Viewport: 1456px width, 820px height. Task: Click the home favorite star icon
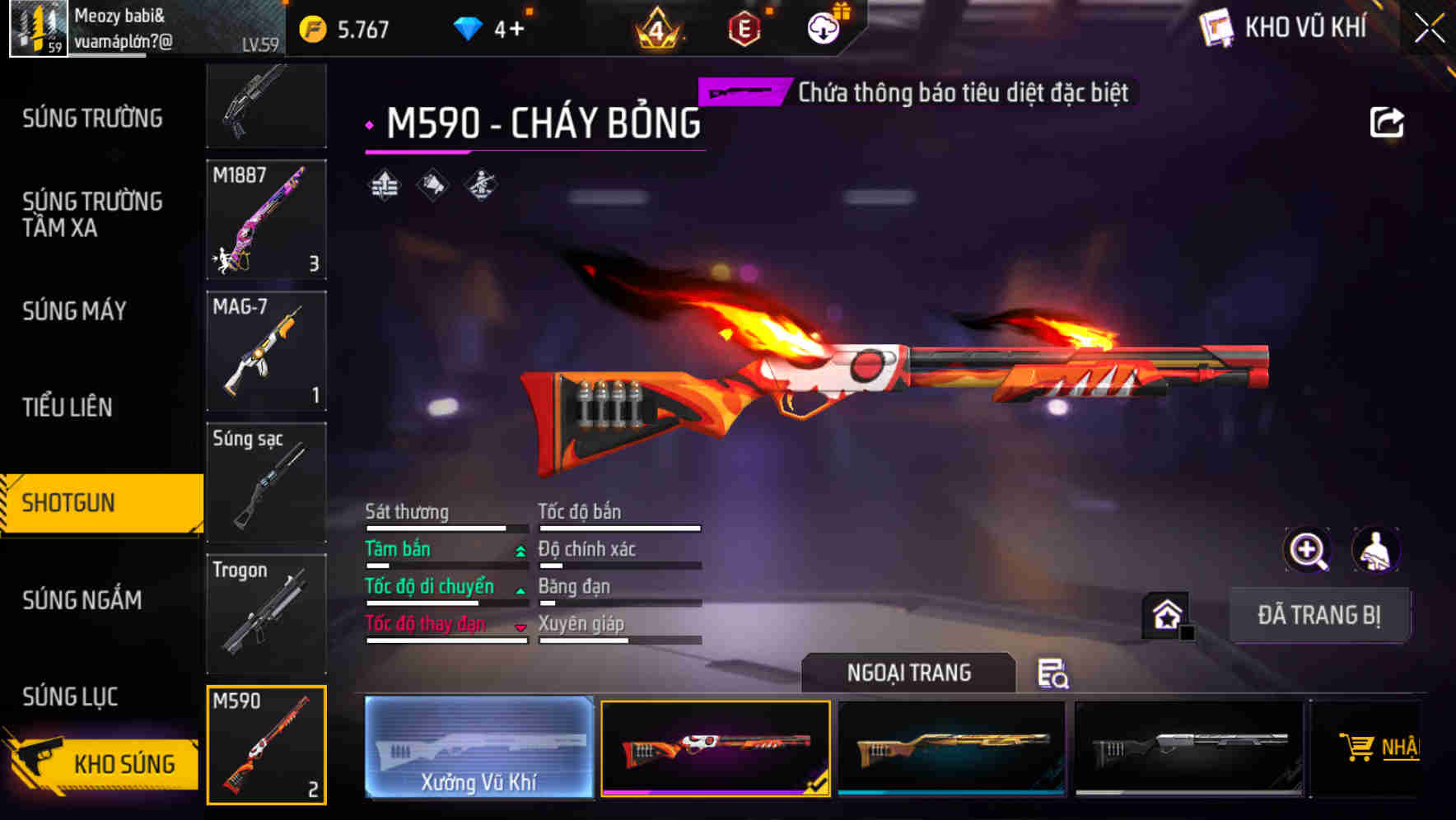(x=1165, y=613)
